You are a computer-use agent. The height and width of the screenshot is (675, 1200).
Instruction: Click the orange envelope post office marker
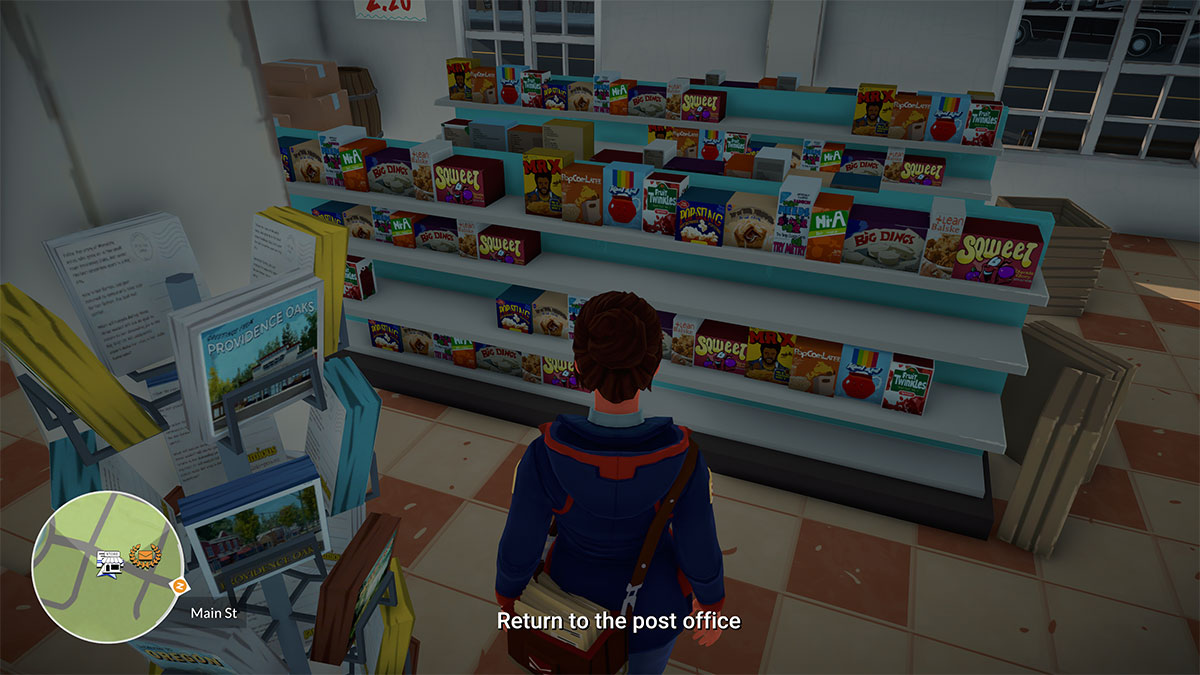146,555
